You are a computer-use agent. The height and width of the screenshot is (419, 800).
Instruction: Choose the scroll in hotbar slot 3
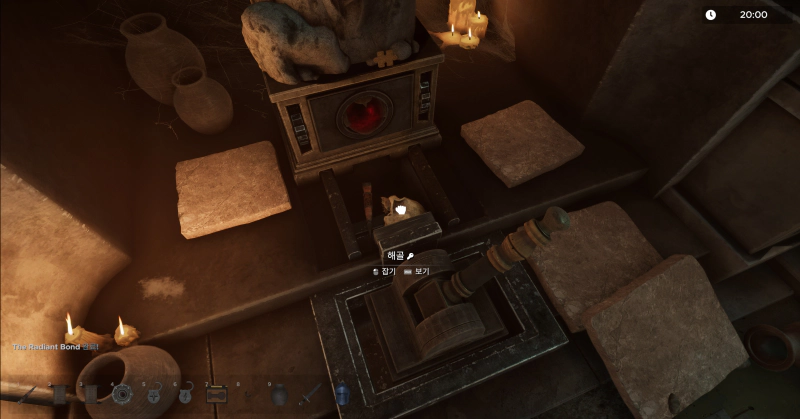(x=90, y=395)
